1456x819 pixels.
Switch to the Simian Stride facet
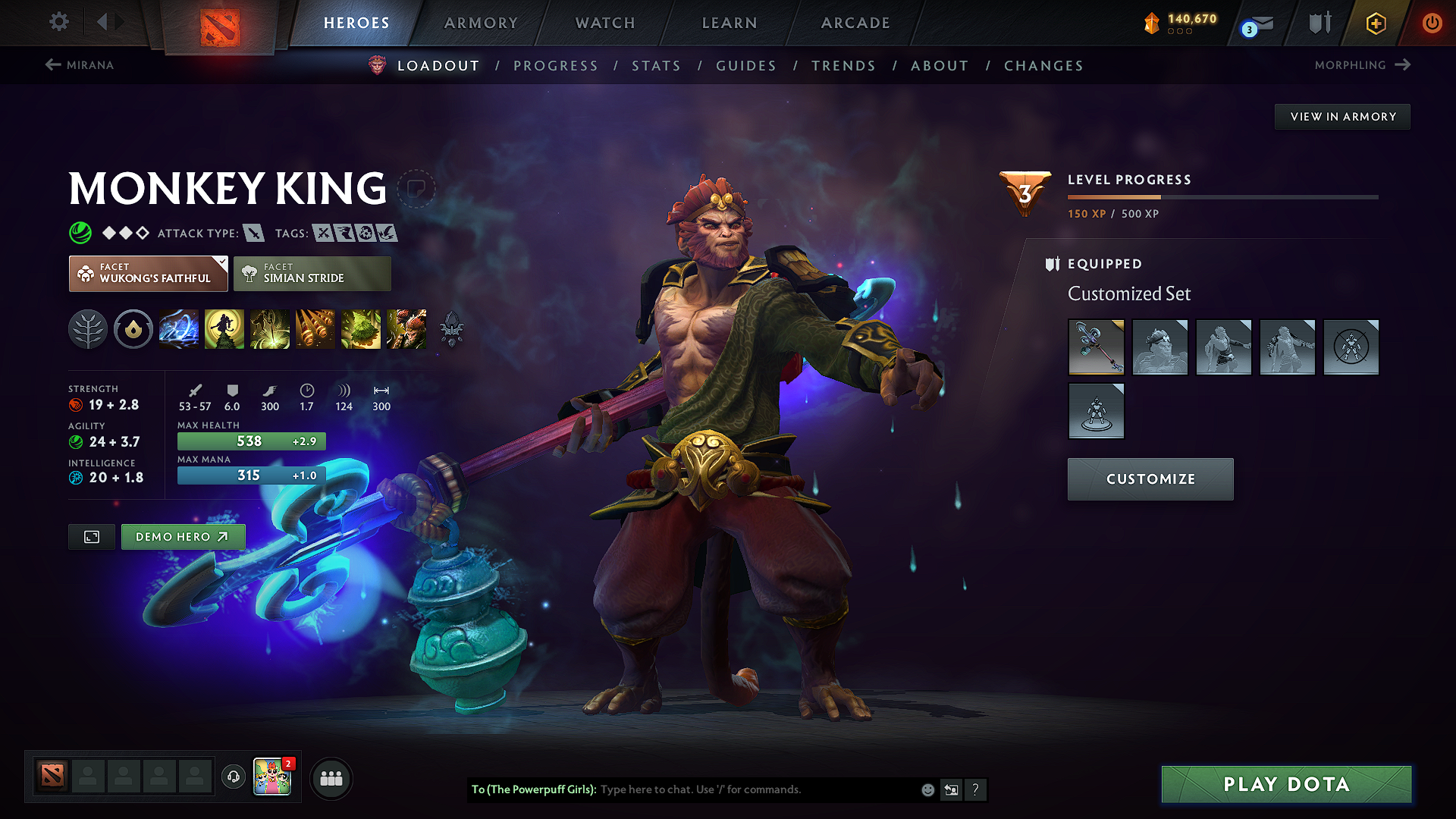[312, 273]
